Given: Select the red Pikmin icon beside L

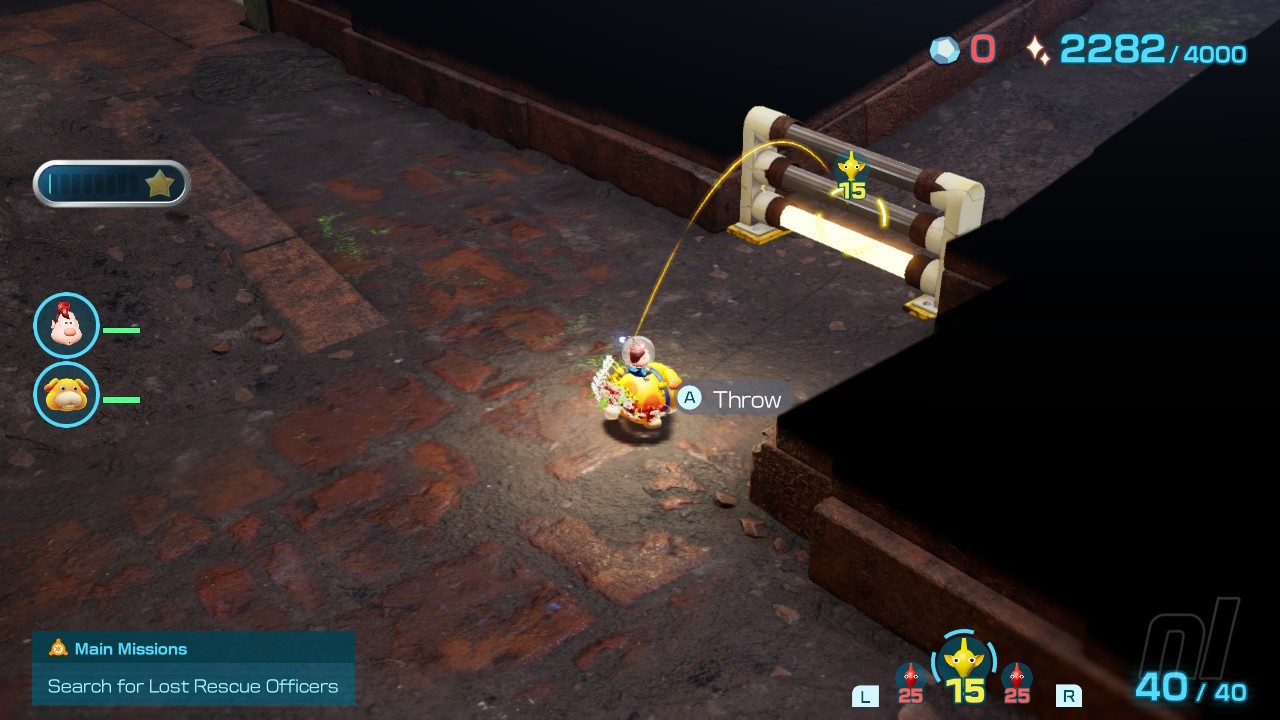Looking at the screenshot, I should (x=910, y=679).
